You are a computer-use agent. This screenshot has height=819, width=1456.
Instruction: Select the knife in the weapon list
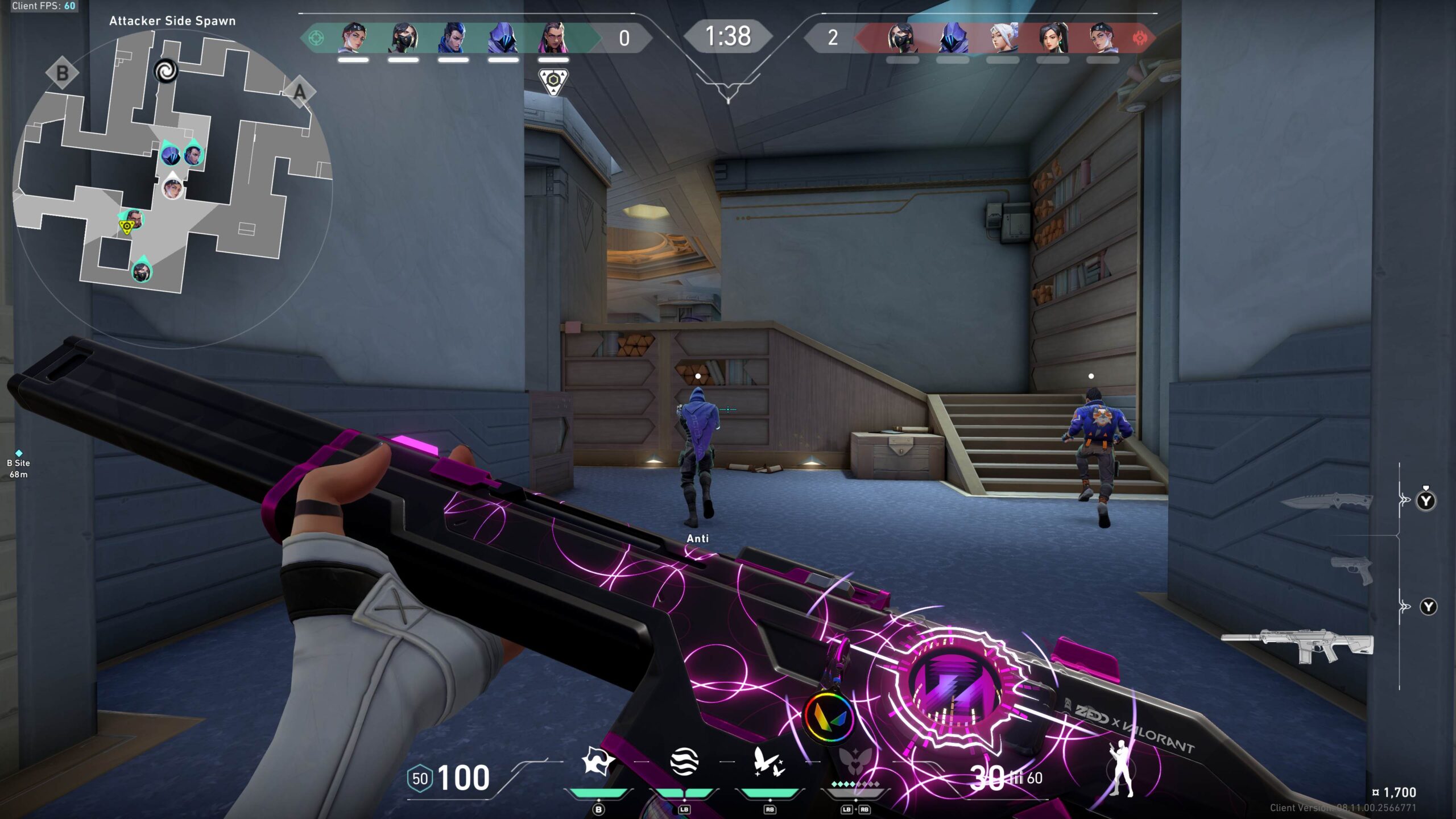coord(1326,502)
